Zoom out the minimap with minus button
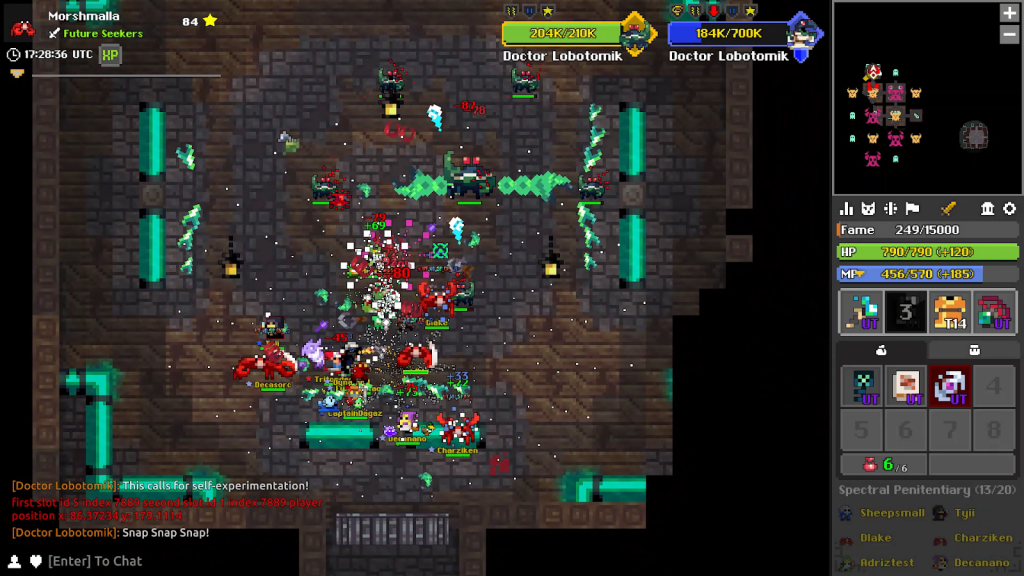This screenshot has width=1024, height=576. click(x=1009, y=34)
